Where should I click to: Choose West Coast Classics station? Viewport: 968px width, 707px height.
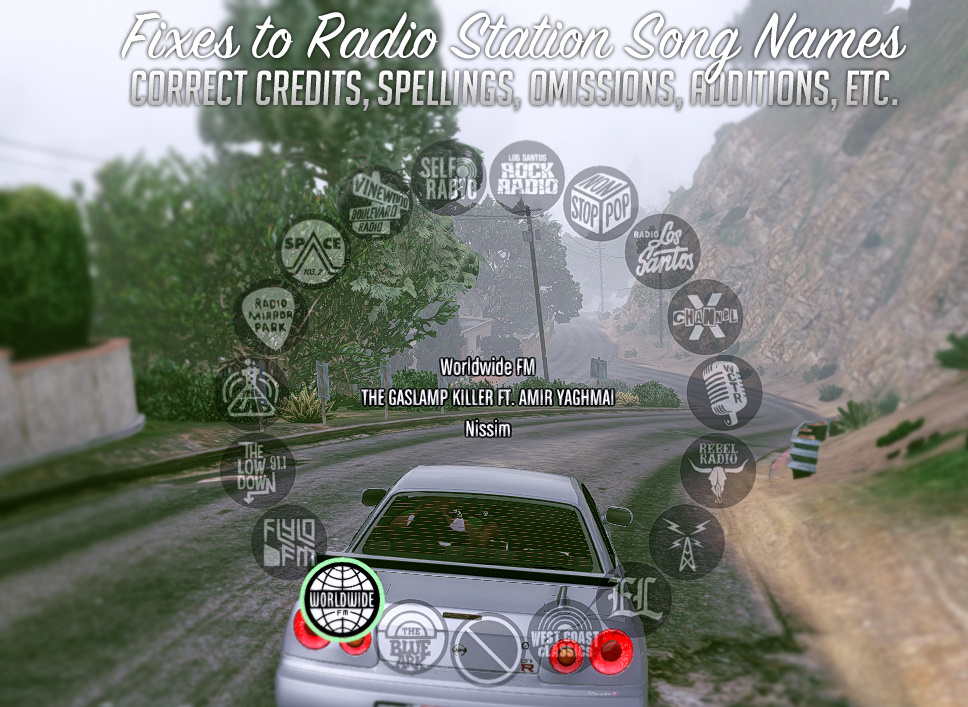[565, 637]
